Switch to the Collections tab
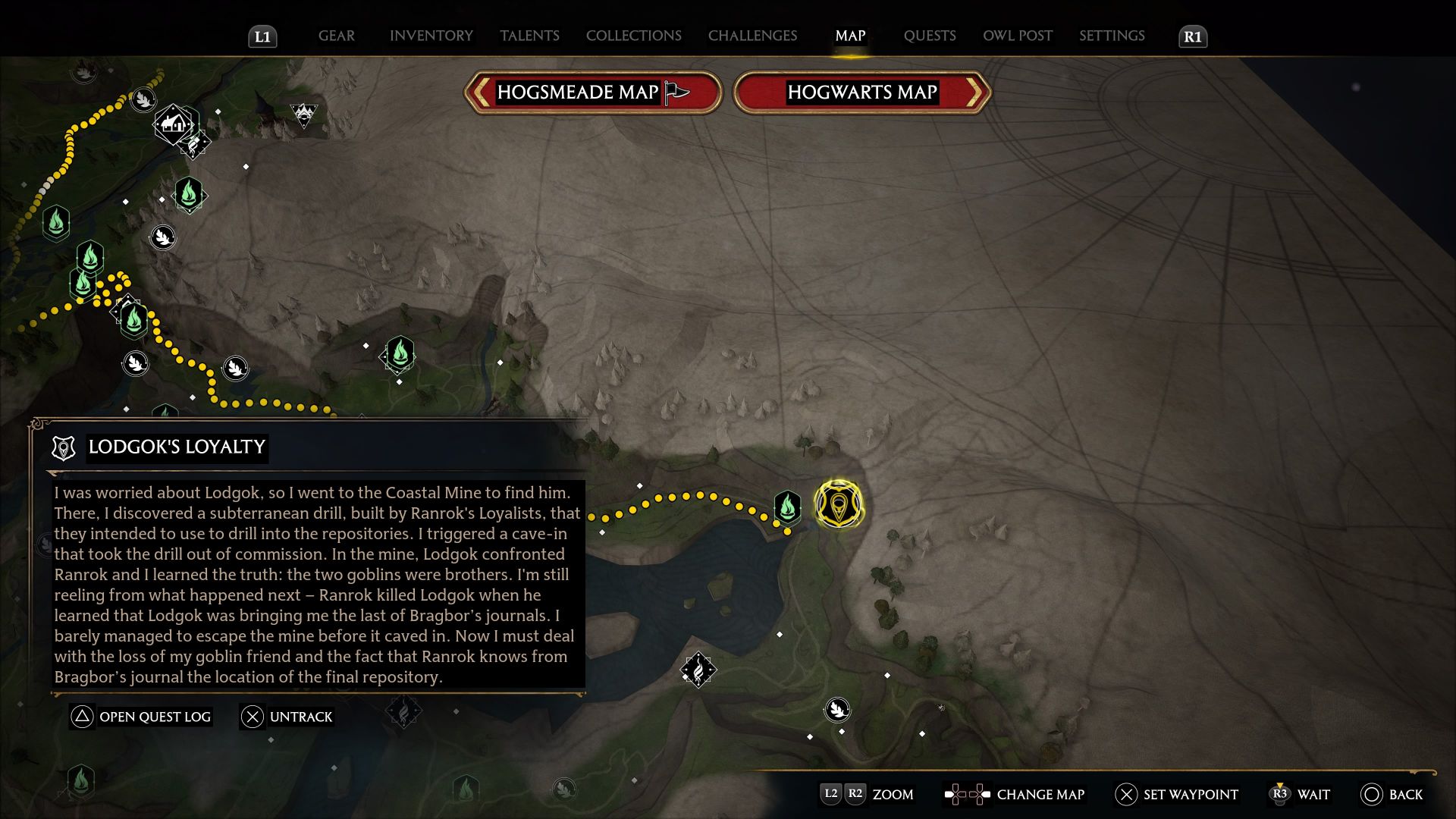This screenshot has width=1456, height=819. [633, 36]
